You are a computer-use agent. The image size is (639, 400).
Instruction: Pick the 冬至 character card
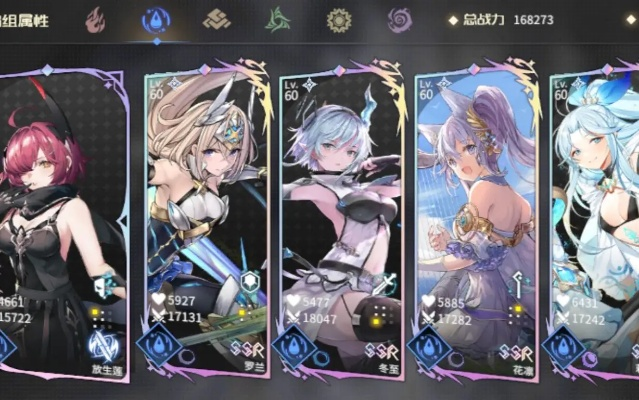(340, 220)
